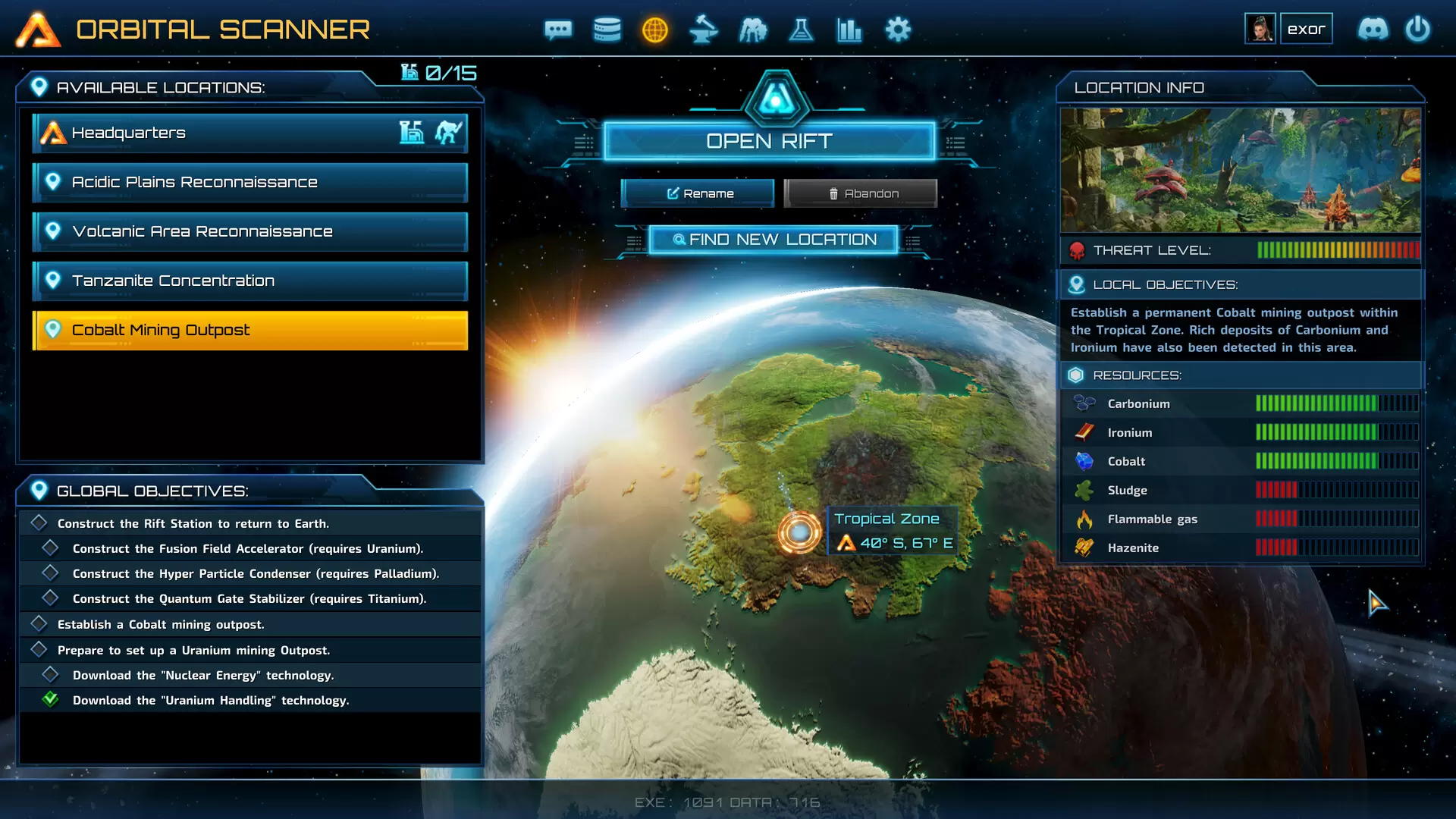
Task: Open the research flask icon
Action: click(801, 30)
